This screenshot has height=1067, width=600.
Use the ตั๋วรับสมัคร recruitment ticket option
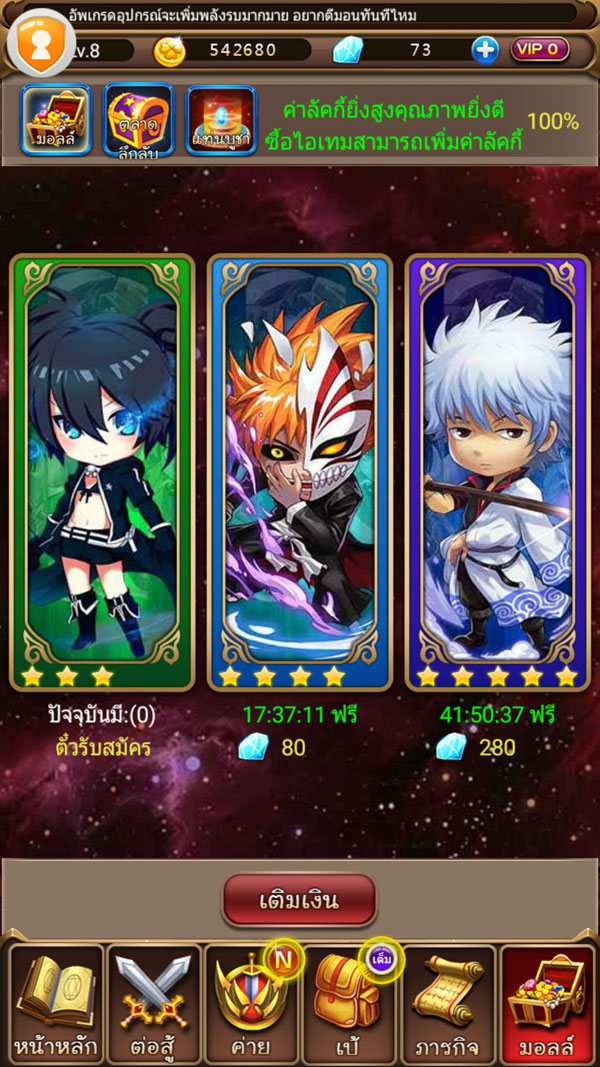pyautogui.click(x=102, y=747)
